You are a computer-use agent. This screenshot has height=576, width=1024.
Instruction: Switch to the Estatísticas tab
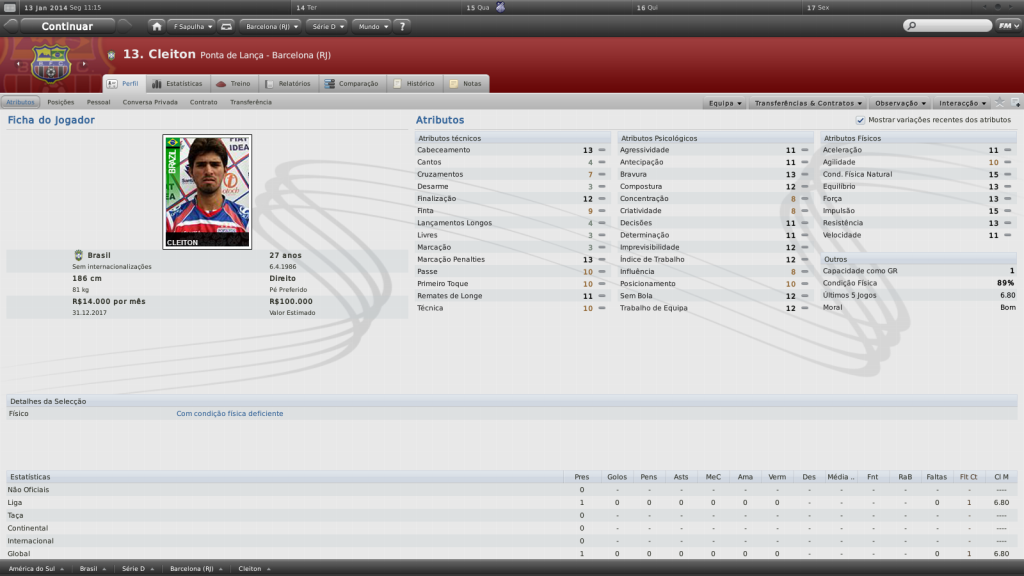[x=178, y=84]
